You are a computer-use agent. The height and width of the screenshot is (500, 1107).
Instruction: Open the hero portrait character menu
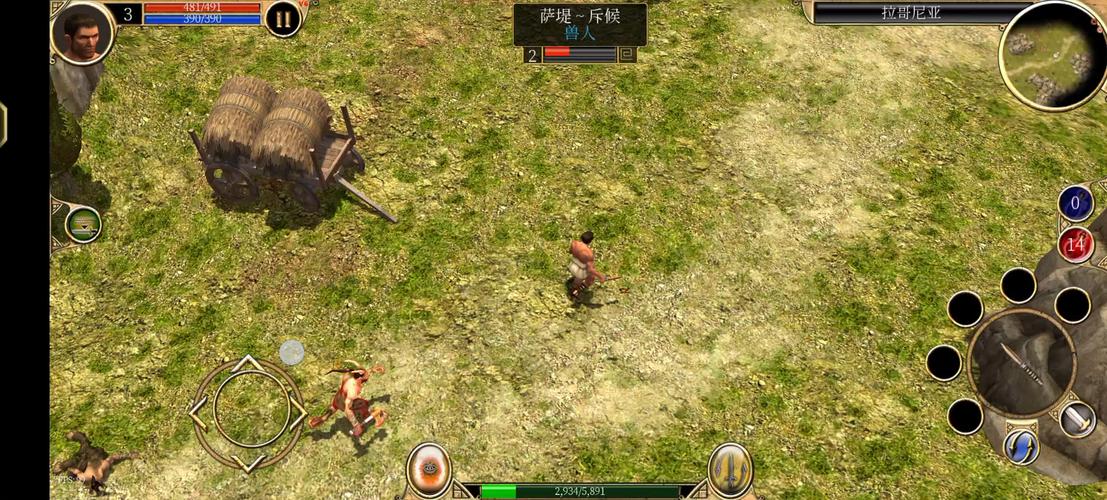coord(82,31)
